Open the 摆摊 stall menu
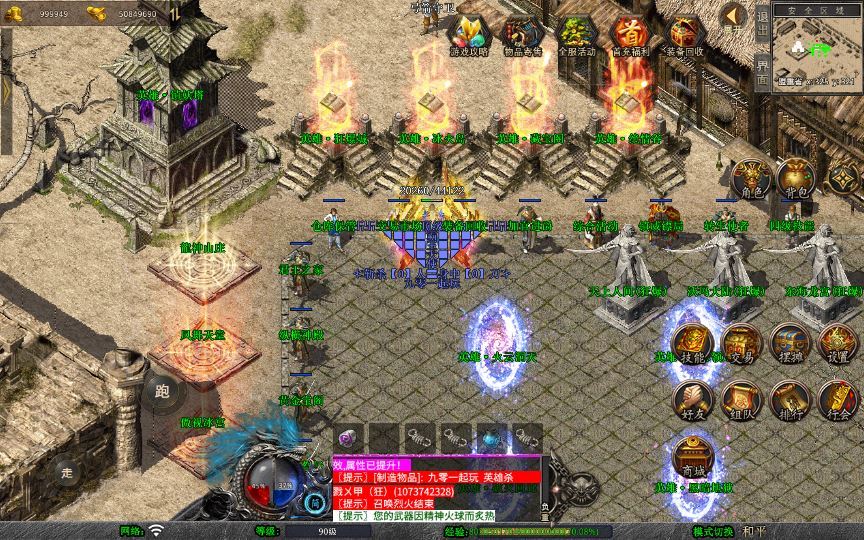Screen dimensions: 864x540 tap(788, 342)
